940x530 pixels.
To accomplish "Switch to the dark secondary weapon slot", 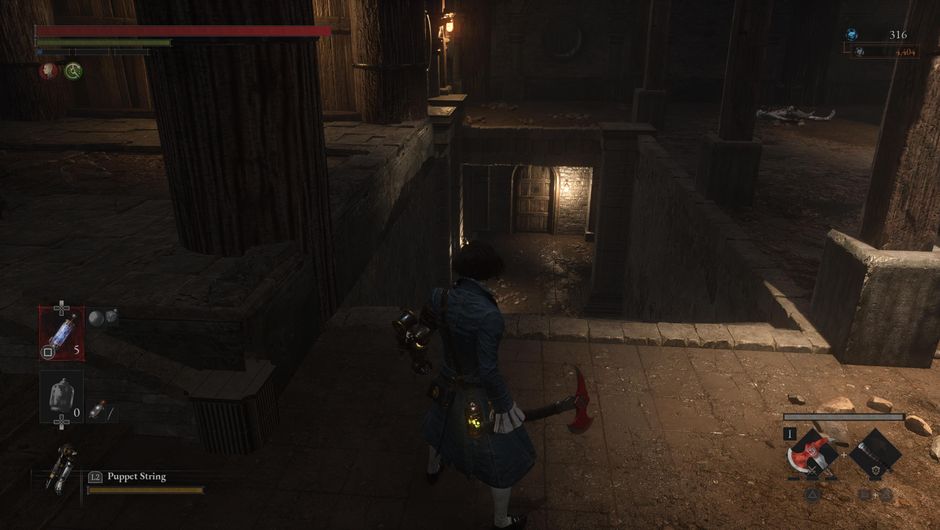I will [874, 453].
